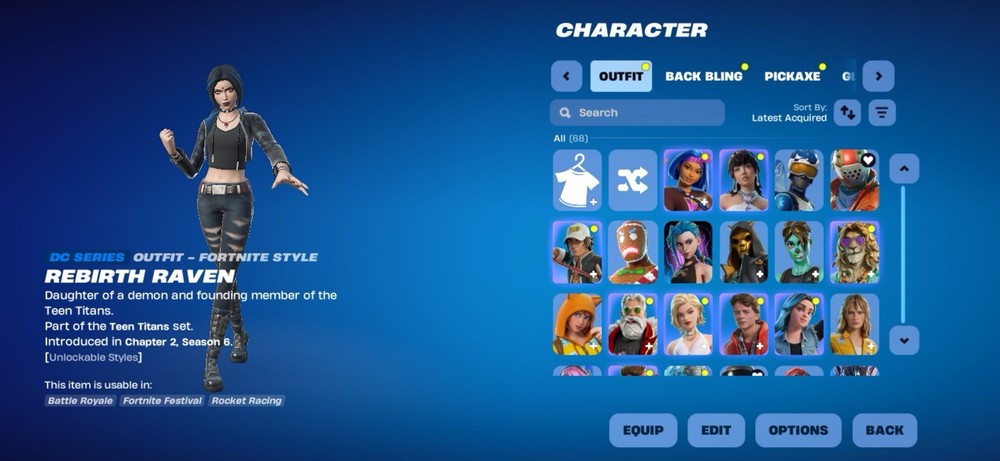
Task: Show next cosmetic categories with right arrow
Action: click(878, 76)
